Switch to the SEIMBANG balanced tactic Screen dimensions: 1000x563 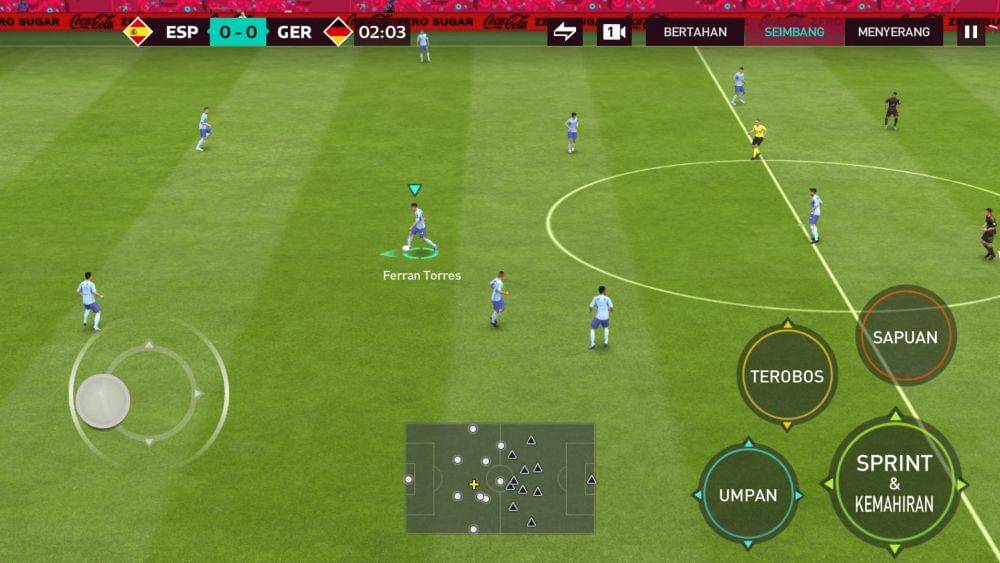794,32
